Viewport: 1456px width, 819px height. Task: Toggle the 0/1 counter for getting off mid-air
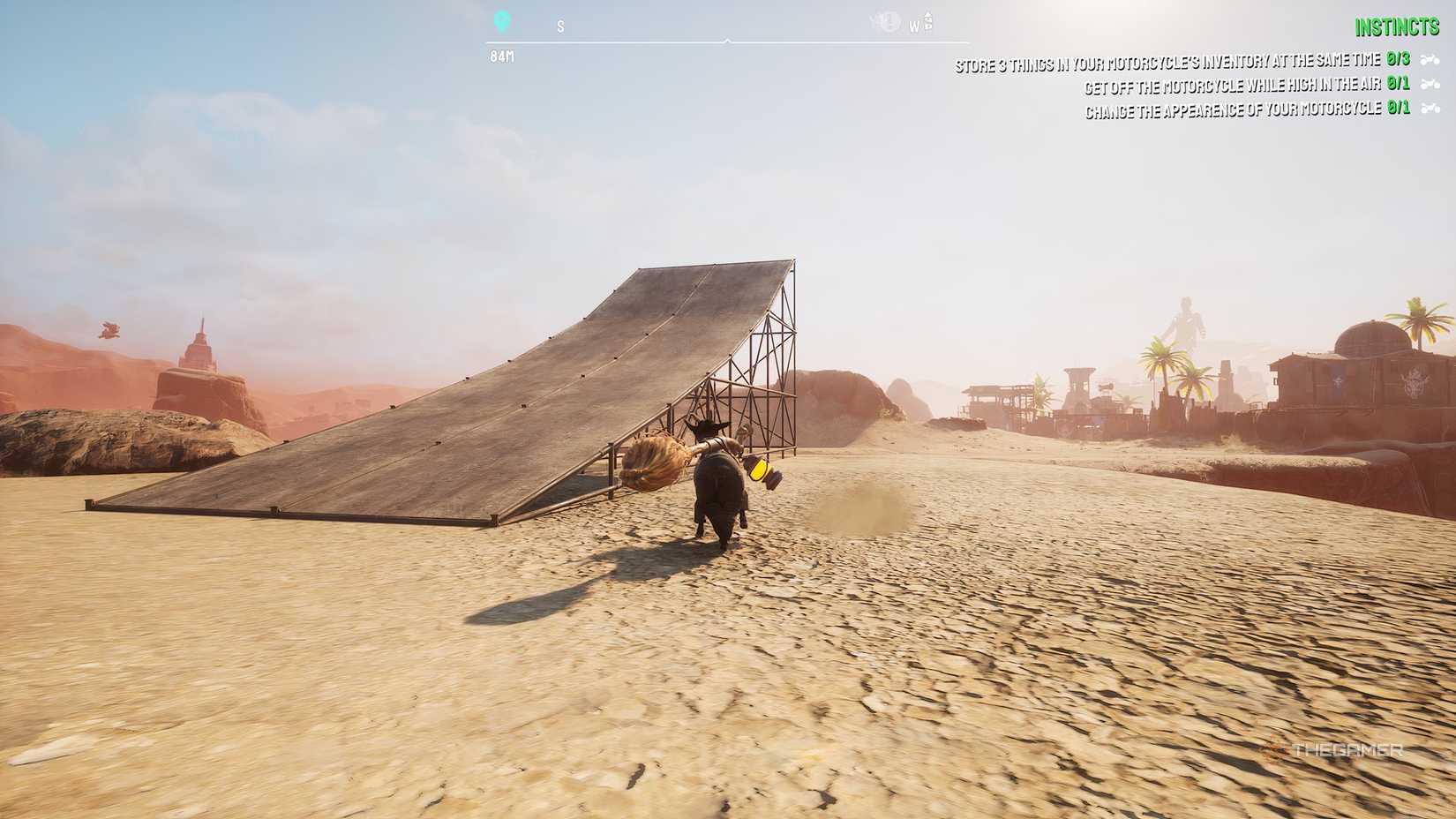[x=1399, y=86]
